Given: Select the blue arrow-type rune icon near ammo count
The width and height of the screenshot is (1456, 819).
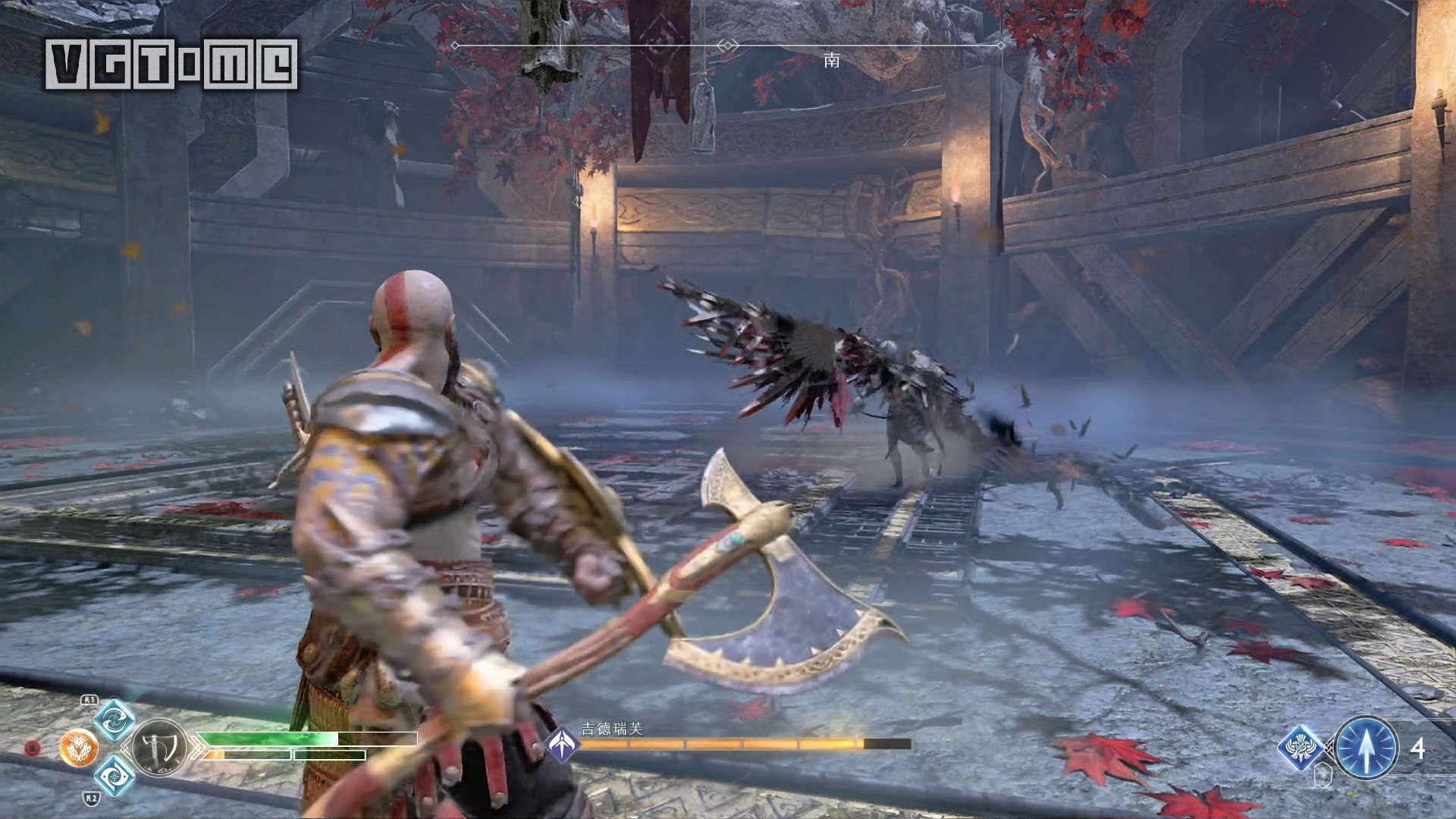Looking at the screenshot, I should tap(1300, 748).
